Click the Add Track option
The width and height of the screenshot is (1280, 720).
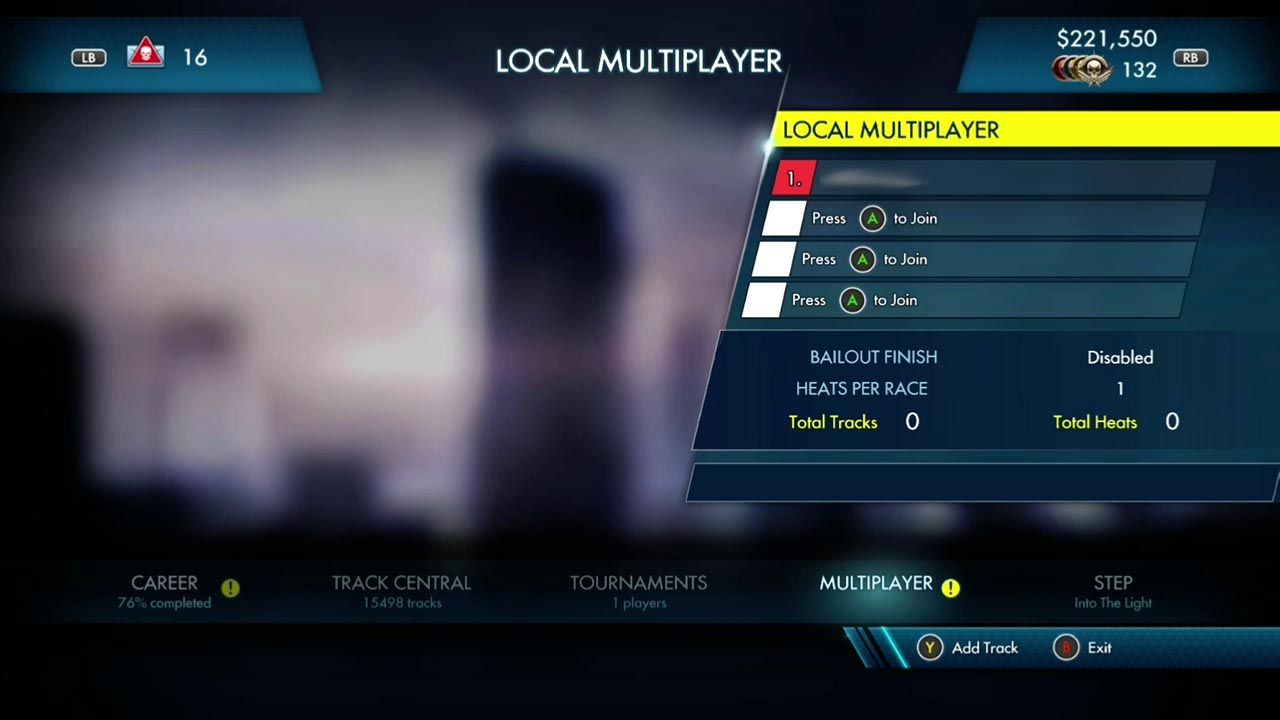point(969,648)
